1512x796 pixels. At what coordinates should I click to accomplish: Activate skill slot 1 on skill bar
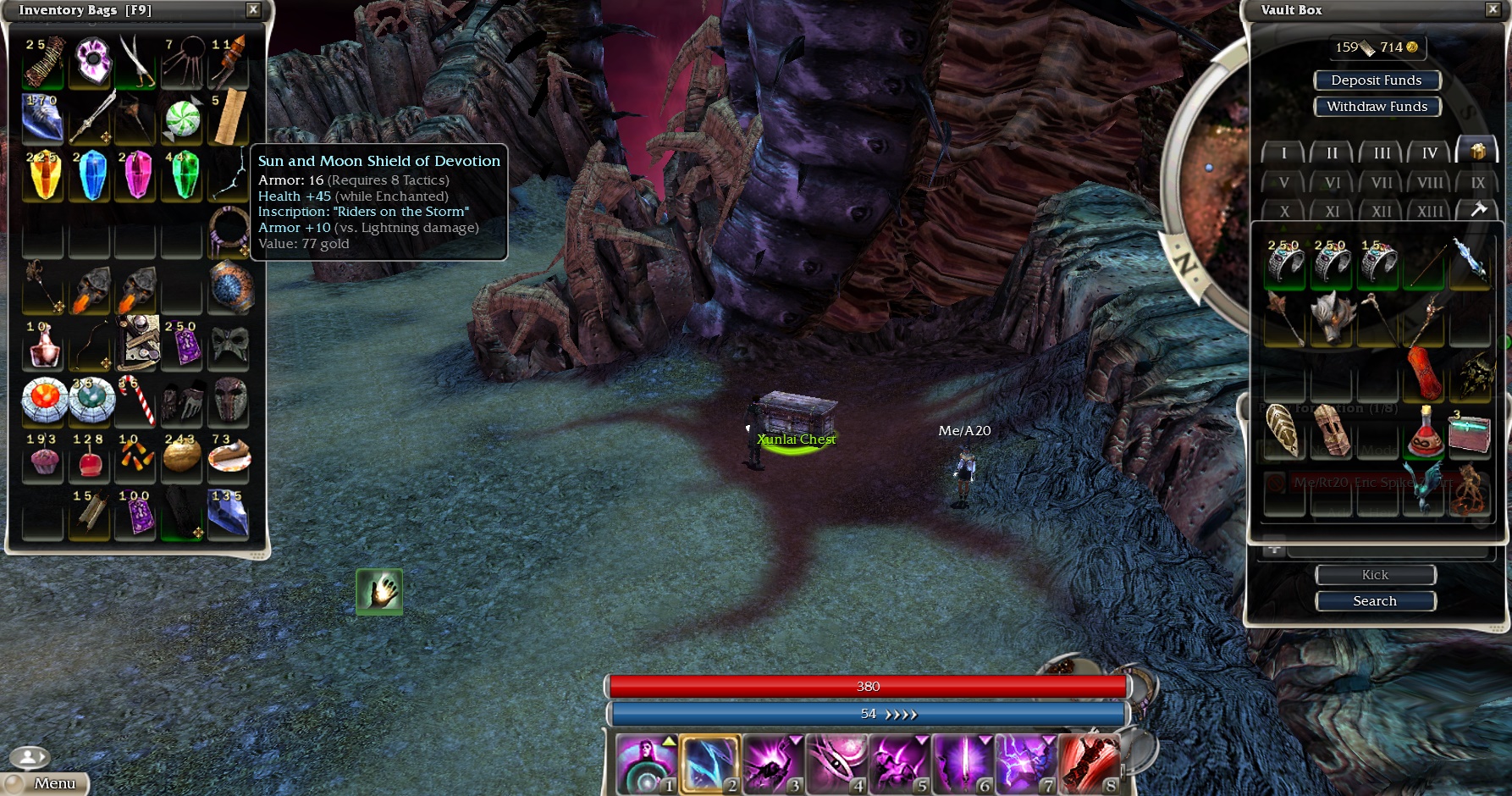point(647,764)
